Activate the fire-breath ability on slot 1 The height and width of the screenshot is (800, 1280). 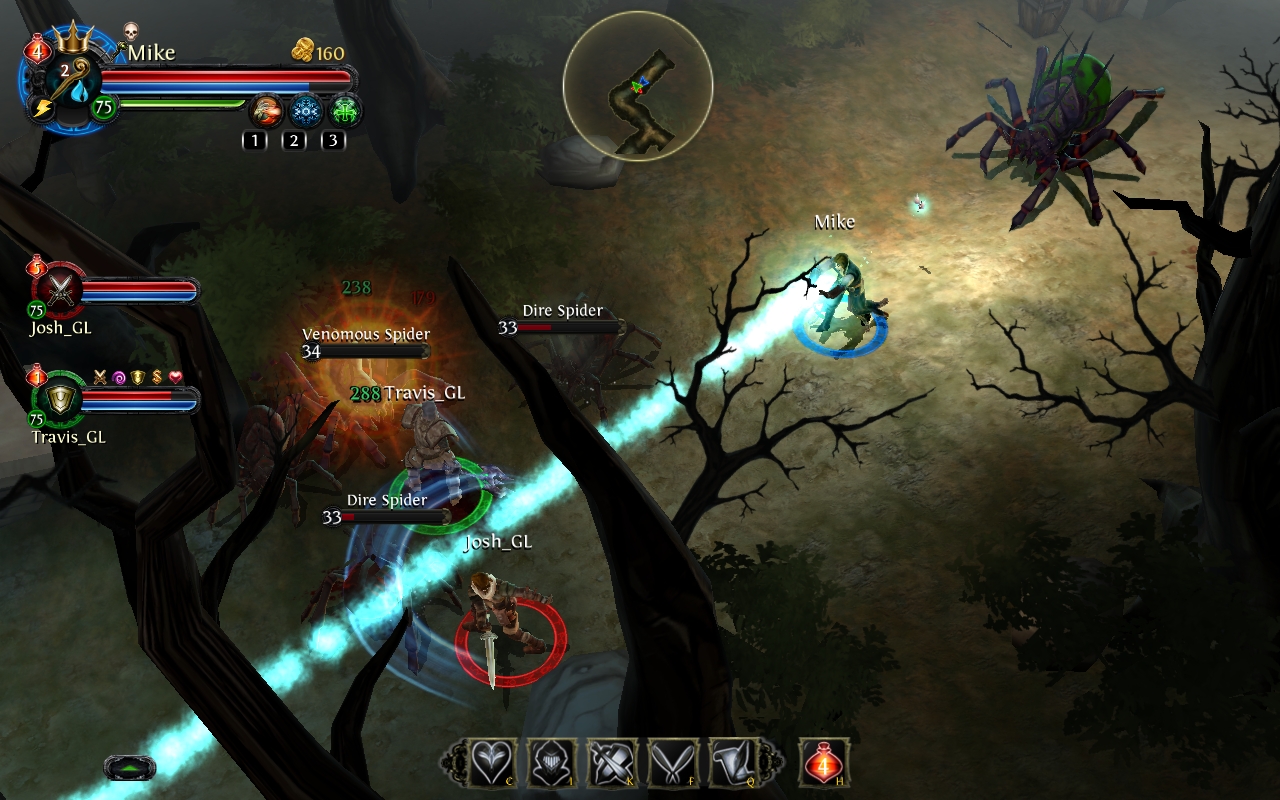click(265, 109)
